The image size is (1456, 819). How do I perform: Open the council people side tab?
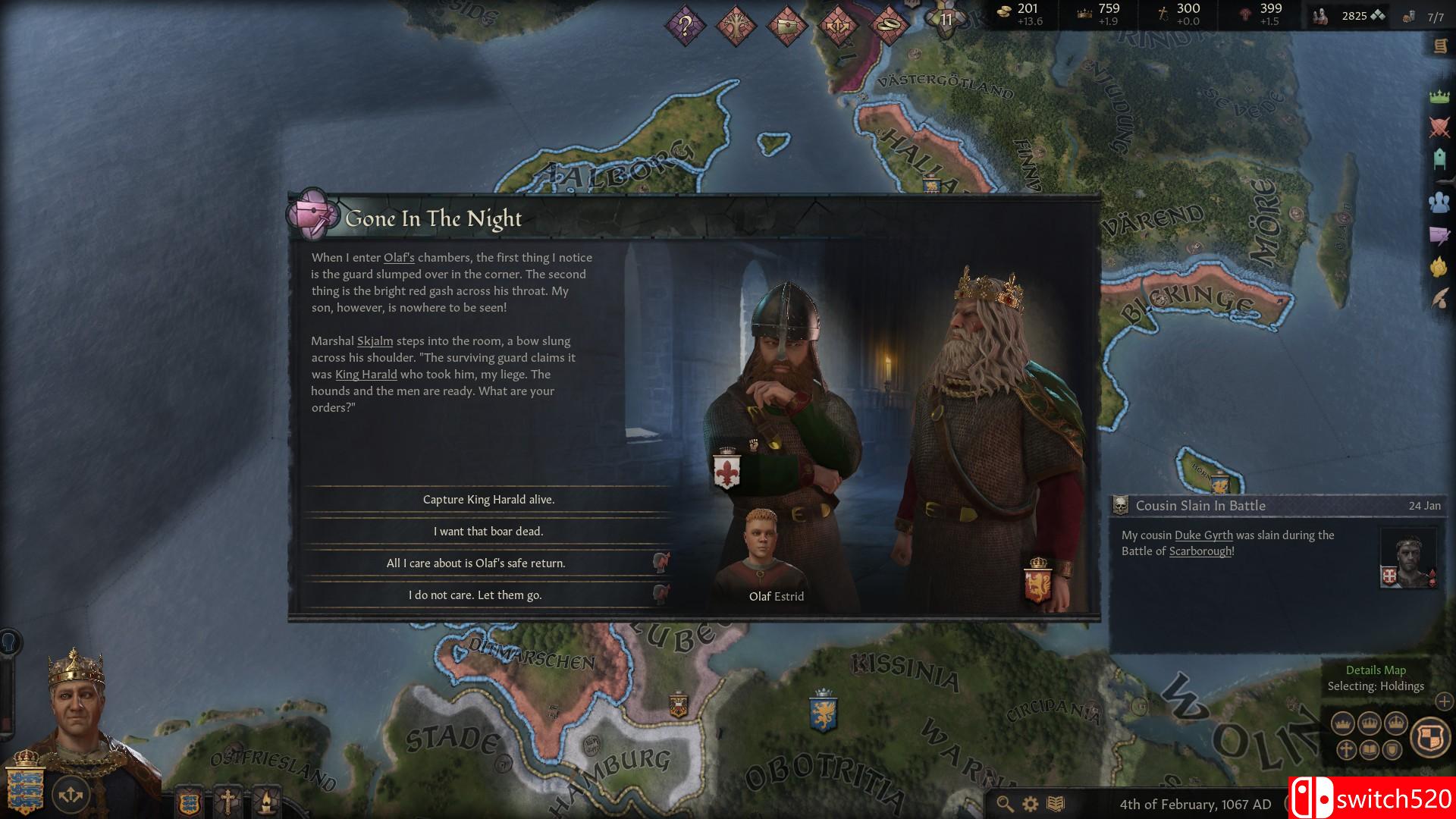1439,202
